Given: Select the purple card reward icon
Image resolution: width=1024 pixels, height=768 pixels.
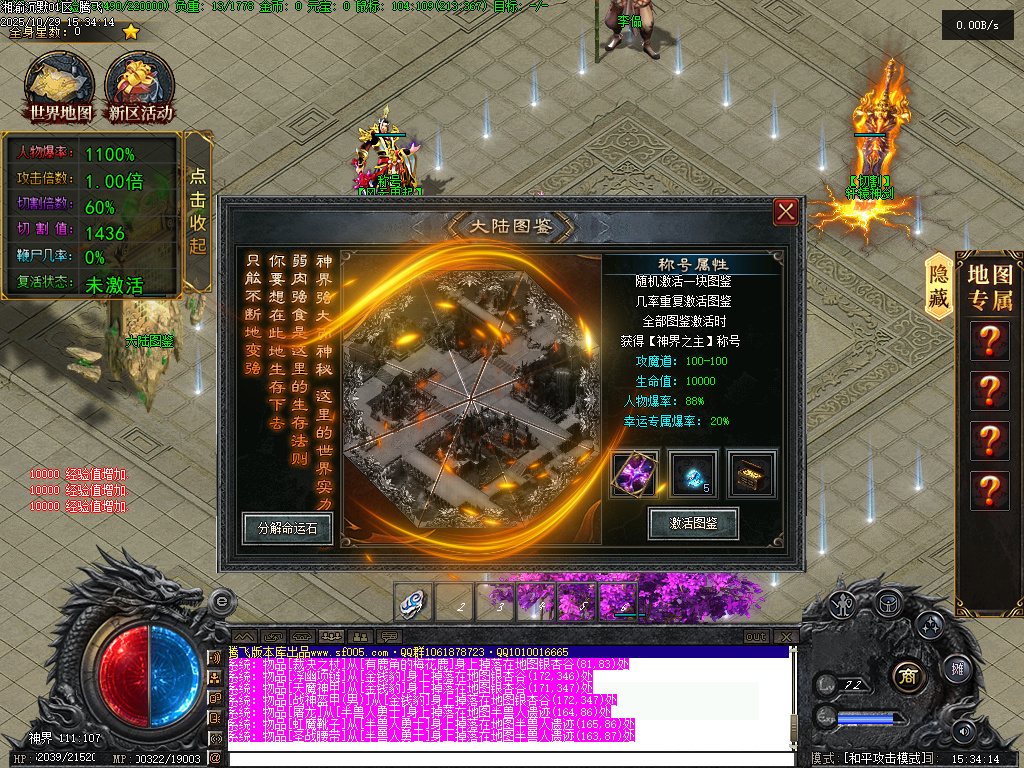Looking at the screenshot, I should point(636,475).
